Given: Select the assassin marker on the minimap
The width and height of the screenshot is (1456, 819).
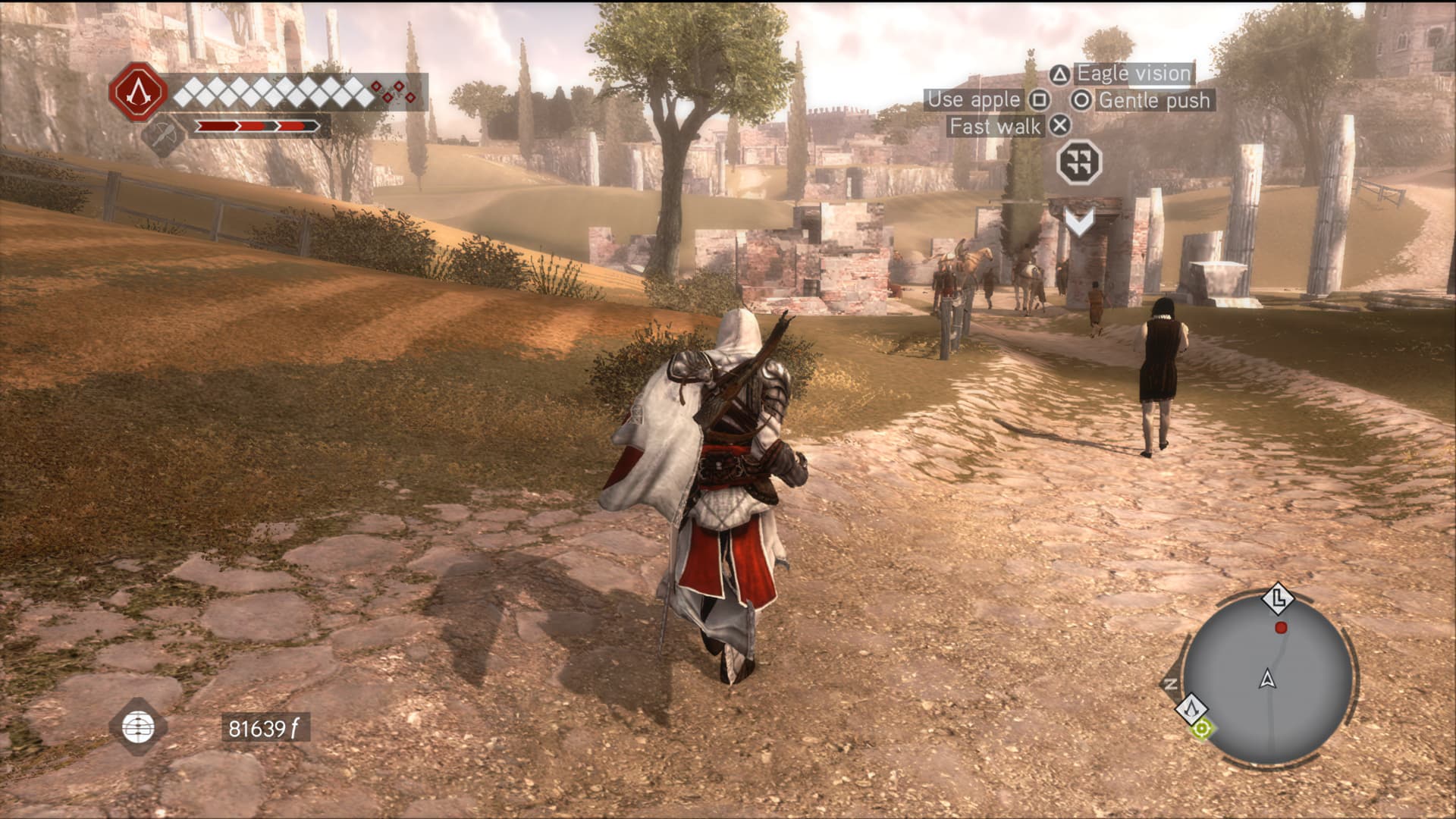Looking at the screenshot, I should (1192, 708).
